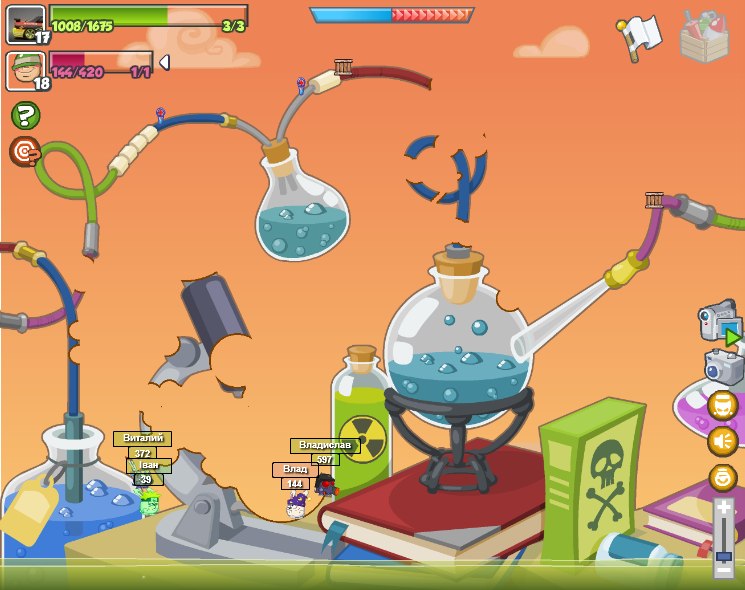
Task: Click the target with question mark button
Action: [25, 152]
